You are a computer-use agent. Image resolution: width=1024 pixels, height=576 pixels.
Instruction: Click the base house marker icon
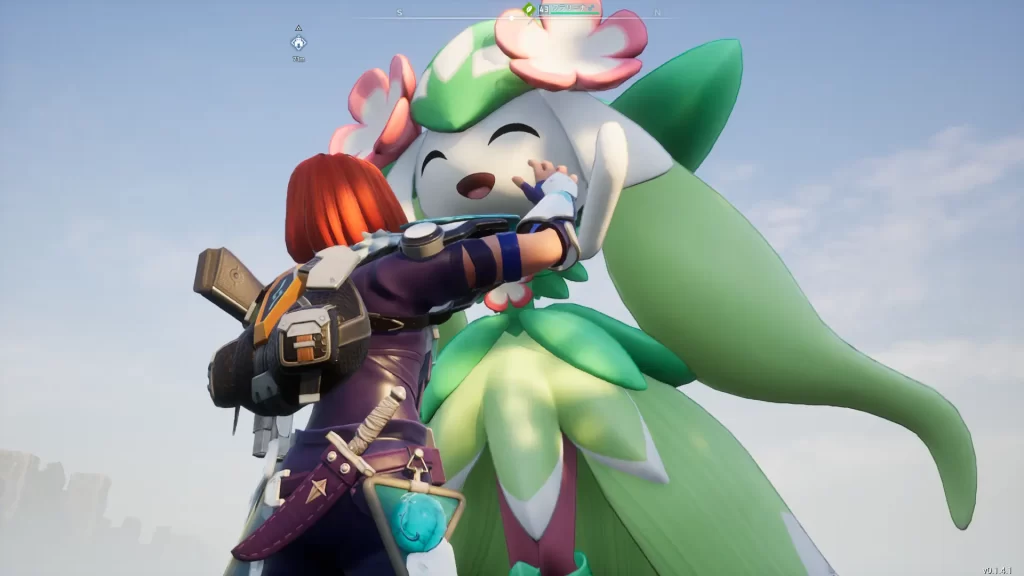click(x=298, y=43)
